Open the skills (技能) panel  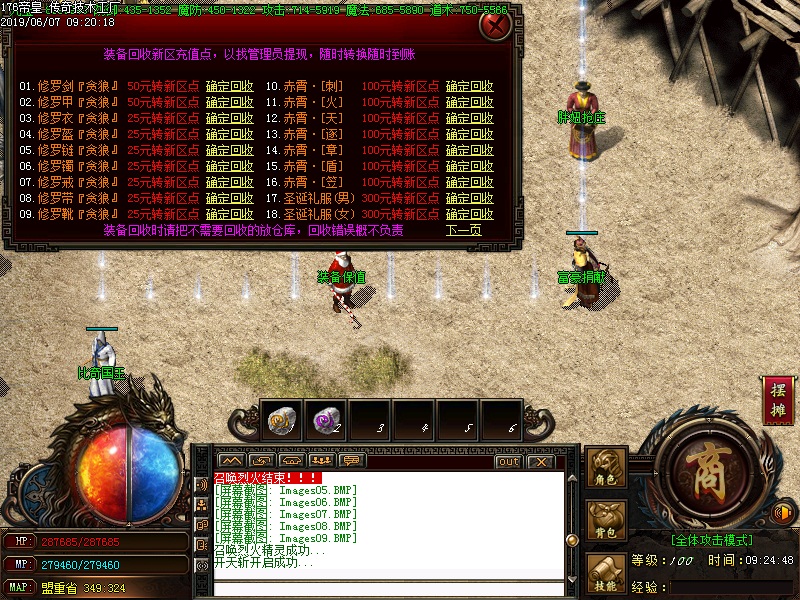[606, 572]
